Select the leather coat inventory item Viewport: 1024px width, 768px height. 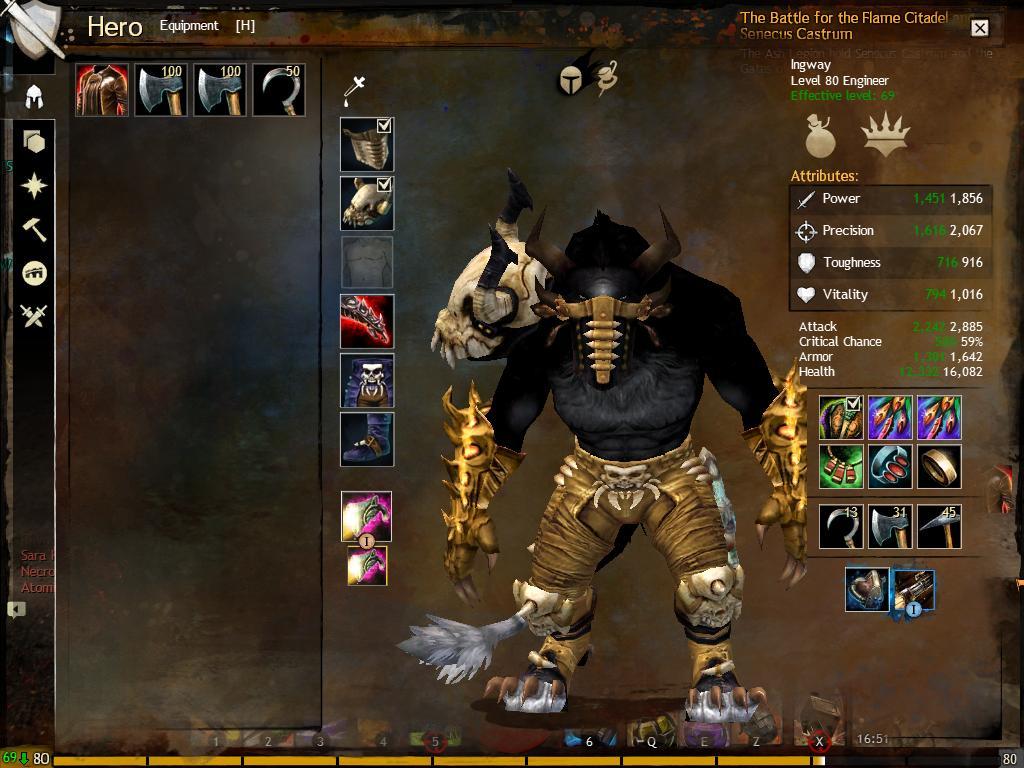coord(102,91)
